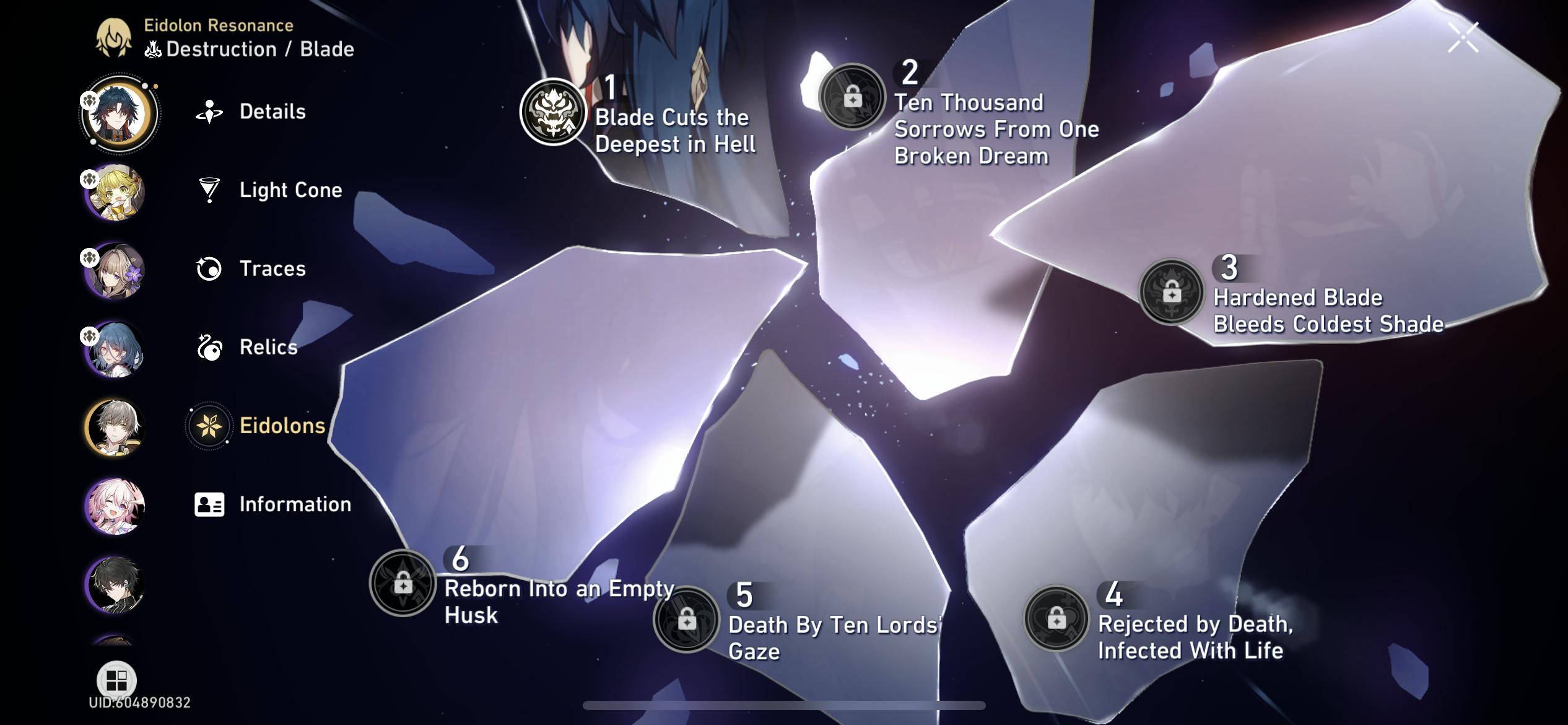Open the character grid view button
The height and width of the screenshot is (725, 1568).
pyautogui.click(x=116, y=680)
